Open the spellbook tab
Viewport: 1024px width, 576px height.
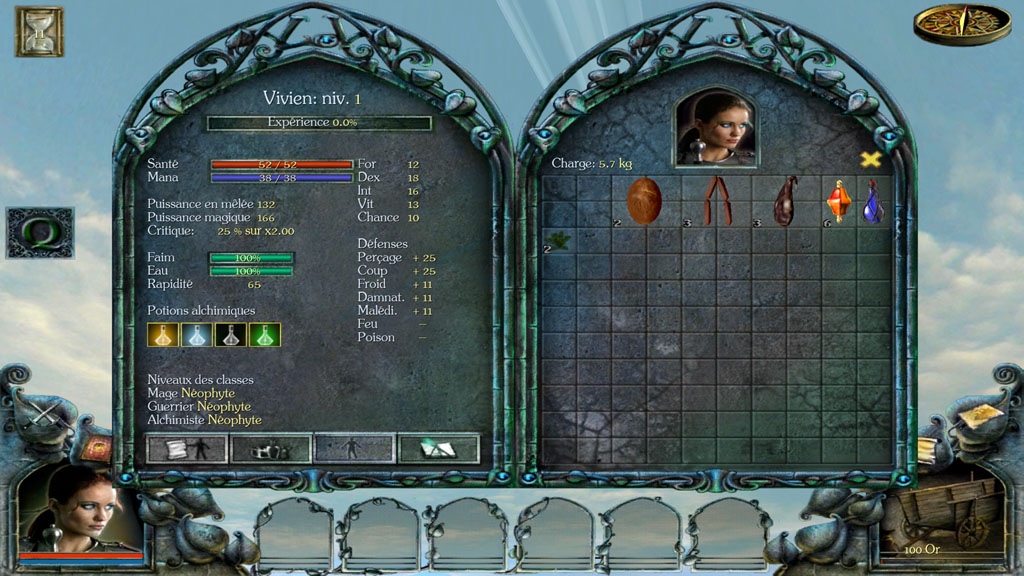point(438,449)
